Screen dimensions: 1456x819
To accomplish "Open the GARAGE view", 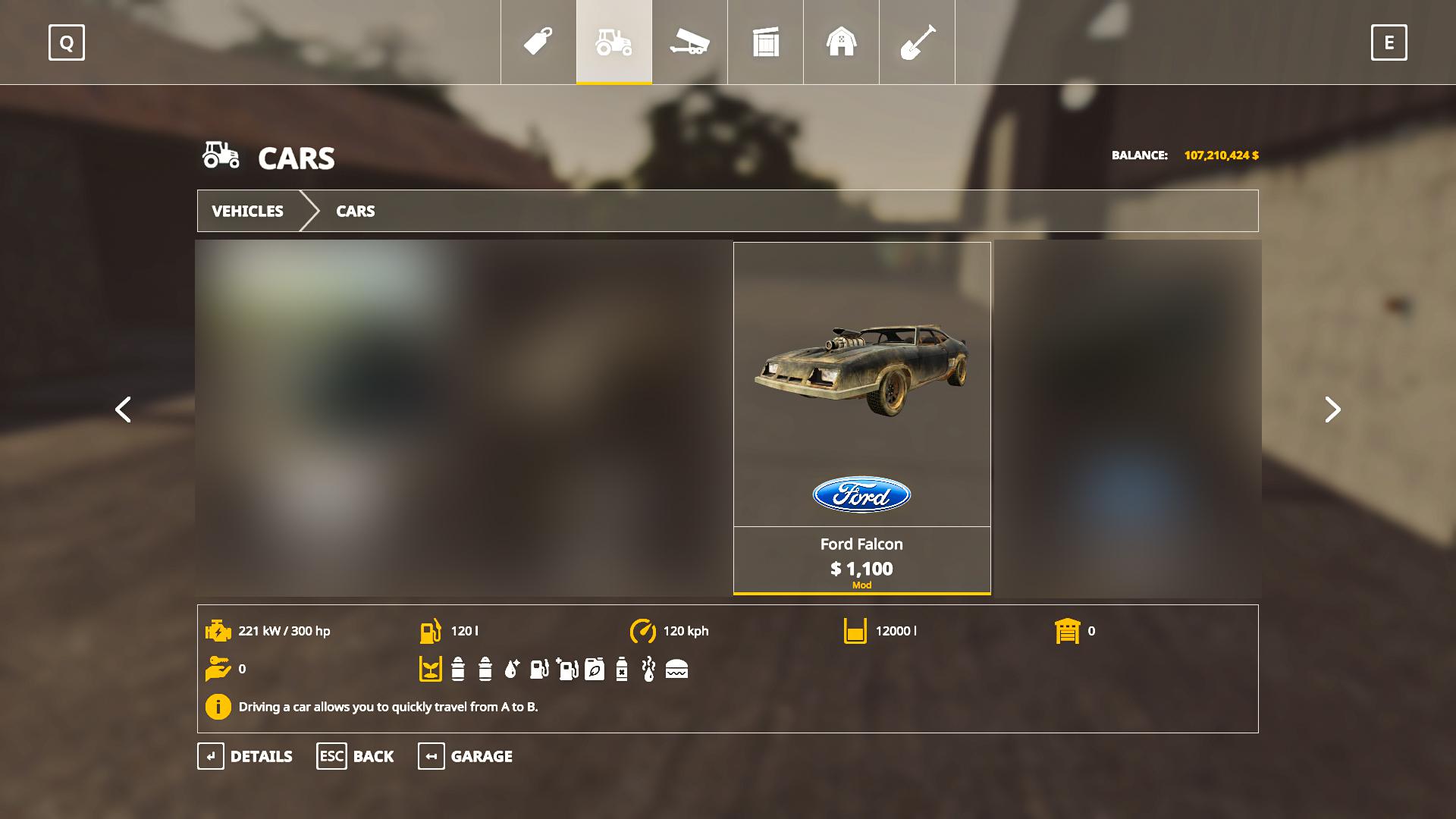I will (465, 756).
